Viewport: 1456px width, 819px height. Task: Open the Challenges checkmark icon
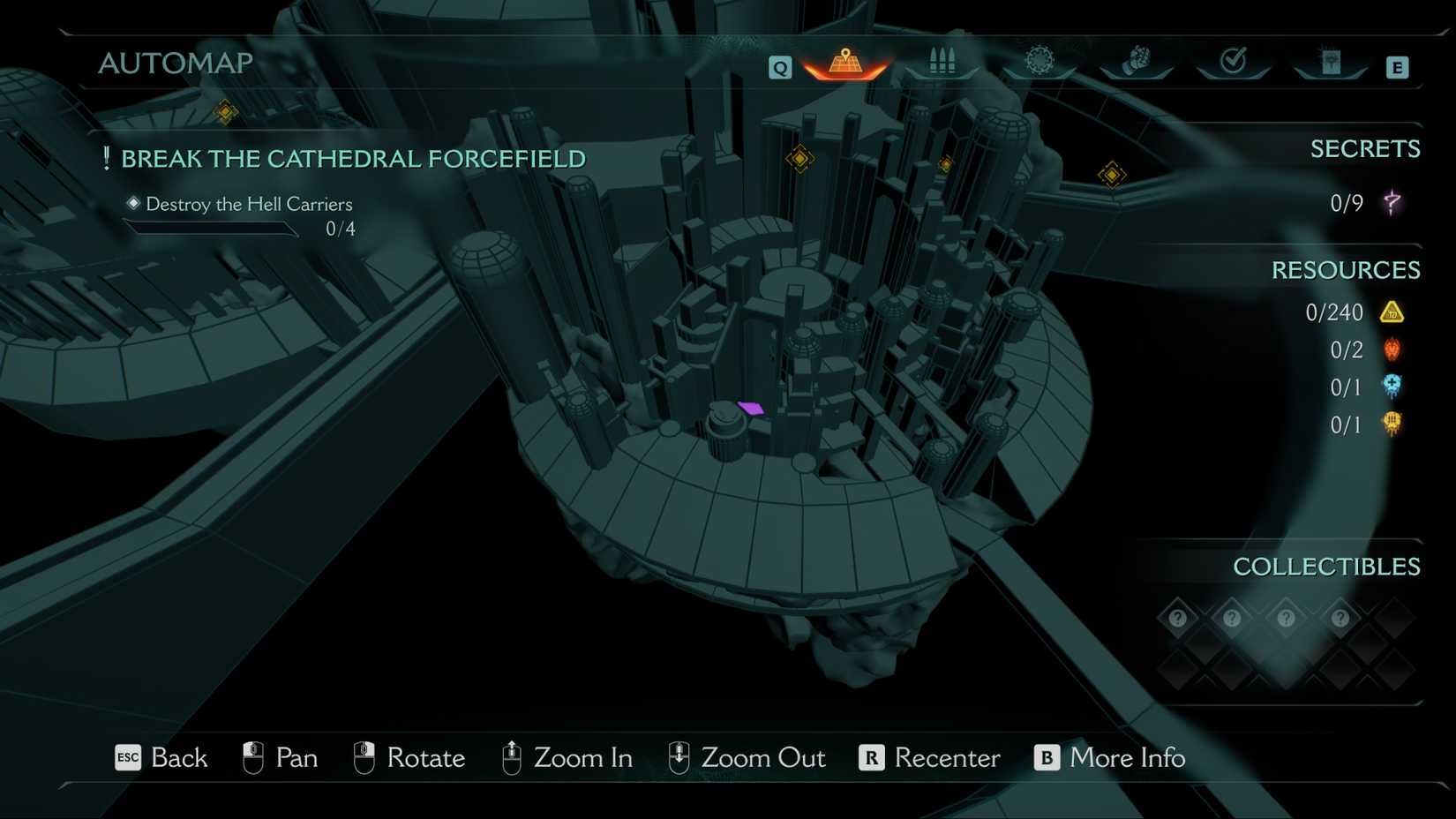click(1234, 60)
